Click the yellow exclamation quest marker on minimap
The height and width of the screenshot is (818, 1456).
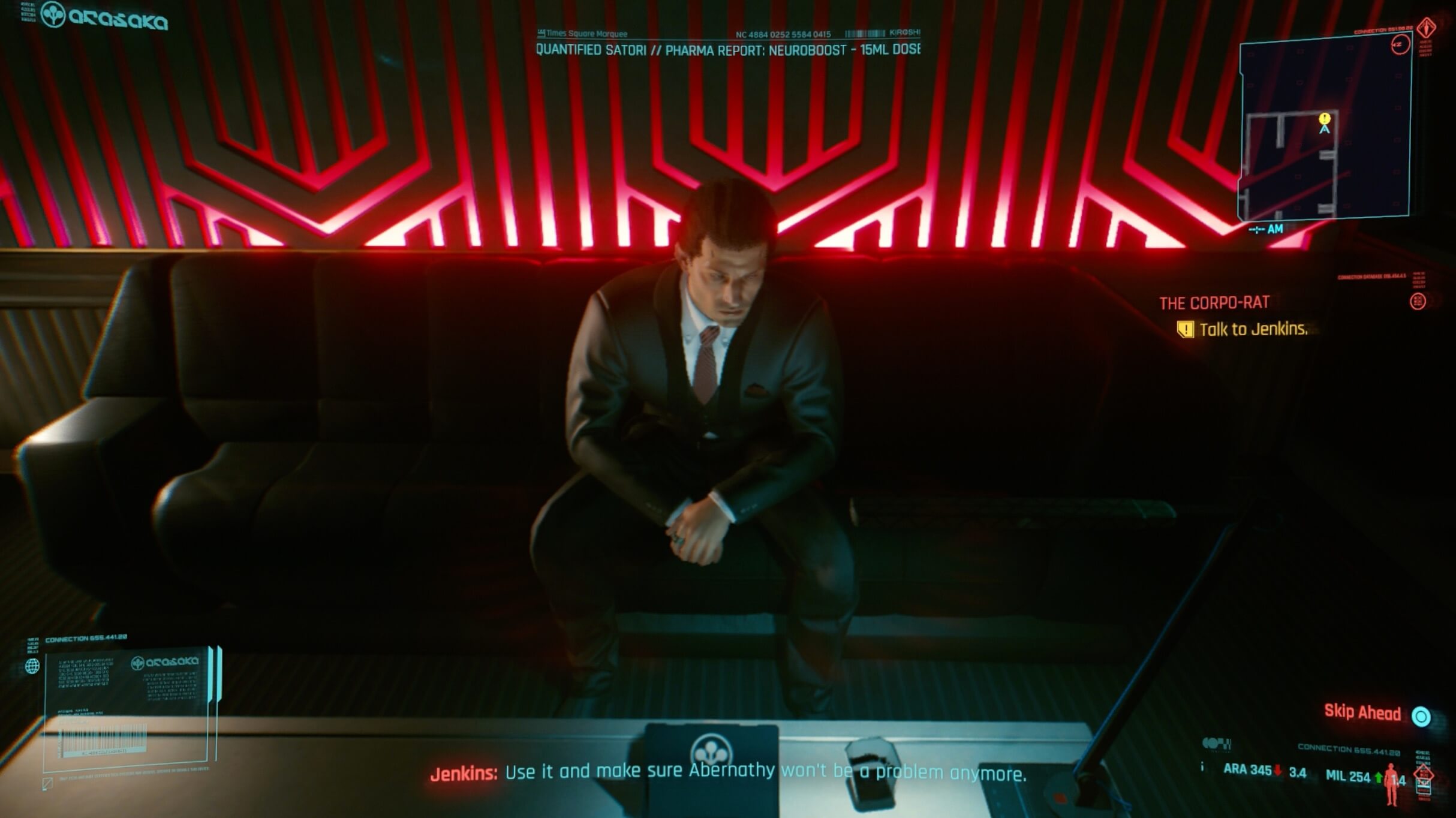(1325, 119)
